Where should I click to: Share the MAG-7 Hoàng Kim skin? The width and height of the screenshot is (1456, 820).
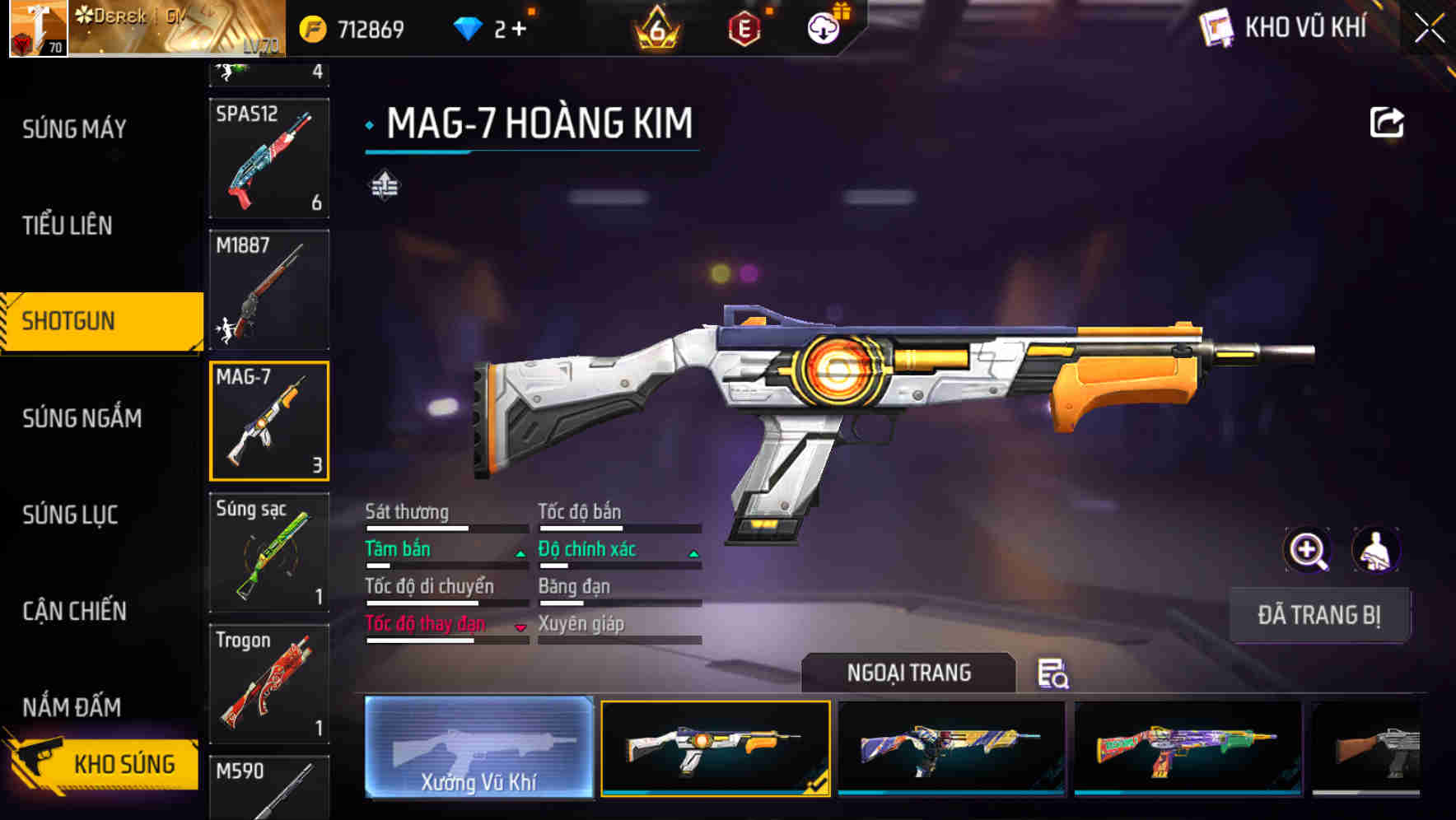point(1386,123)
